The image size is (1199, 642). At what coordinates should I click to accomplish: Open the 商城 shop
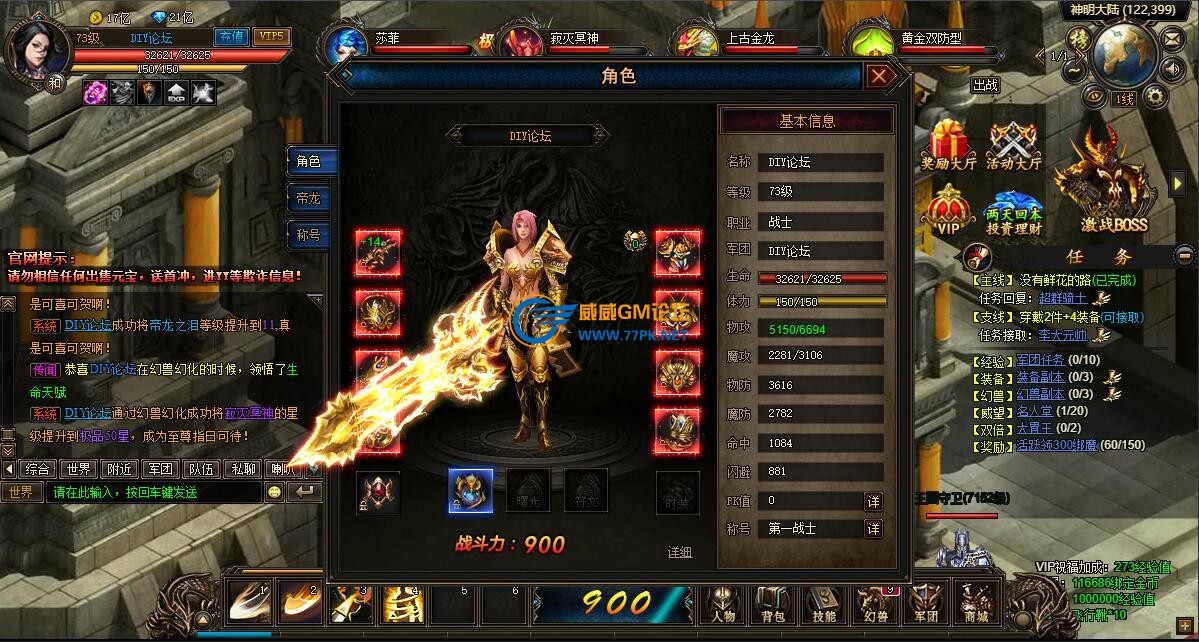[x=975, y=606]
